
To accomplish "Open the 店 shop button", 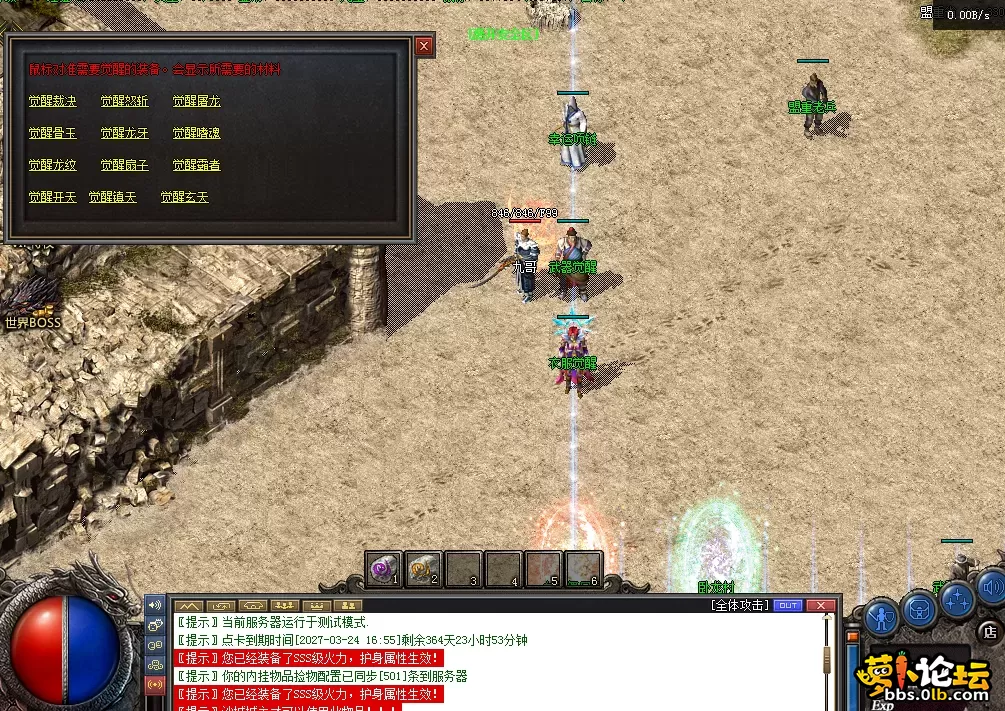I will (x=989, y=632).
